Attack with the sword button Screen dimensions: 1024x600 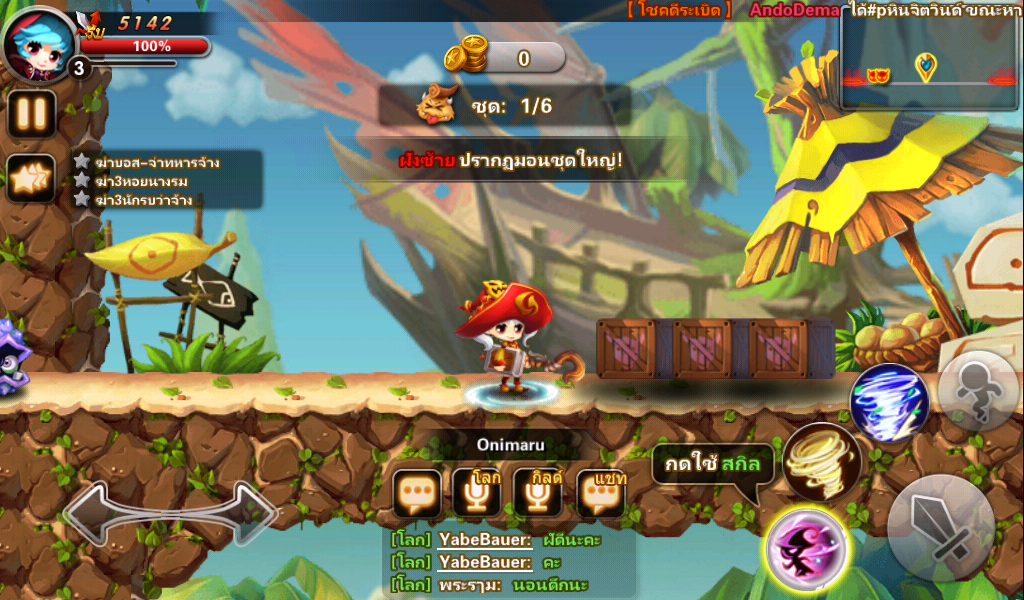(x=940, y=528)
